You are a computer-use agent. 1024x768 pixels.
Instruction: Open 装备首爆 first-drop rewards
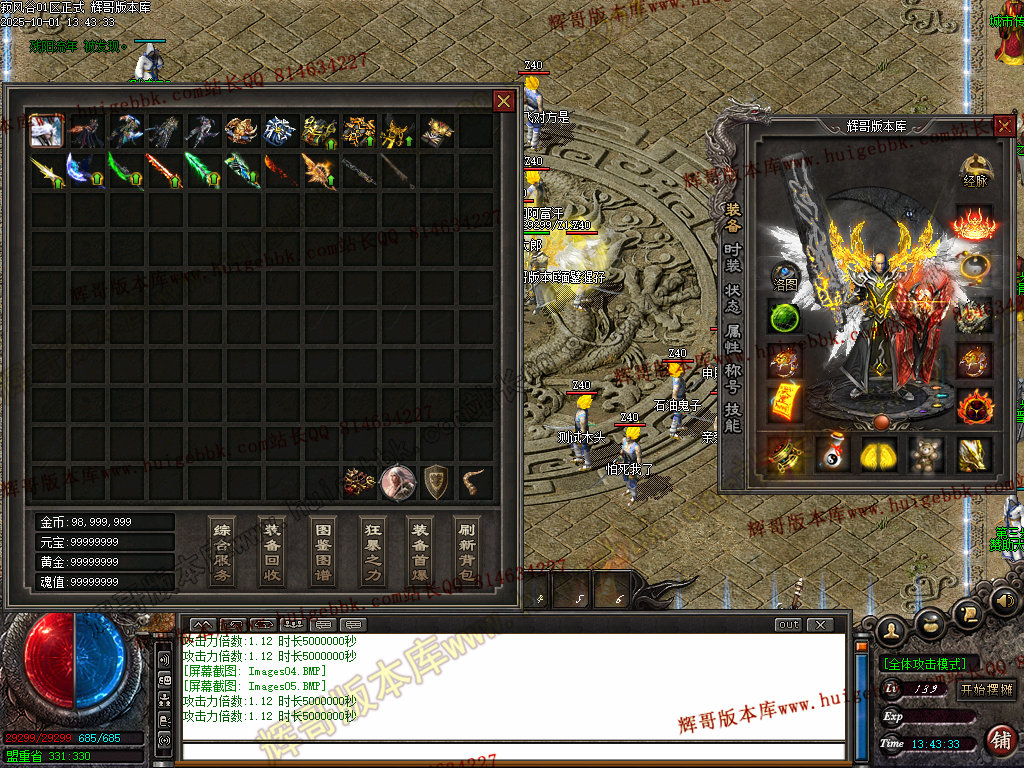click(420, 552)
